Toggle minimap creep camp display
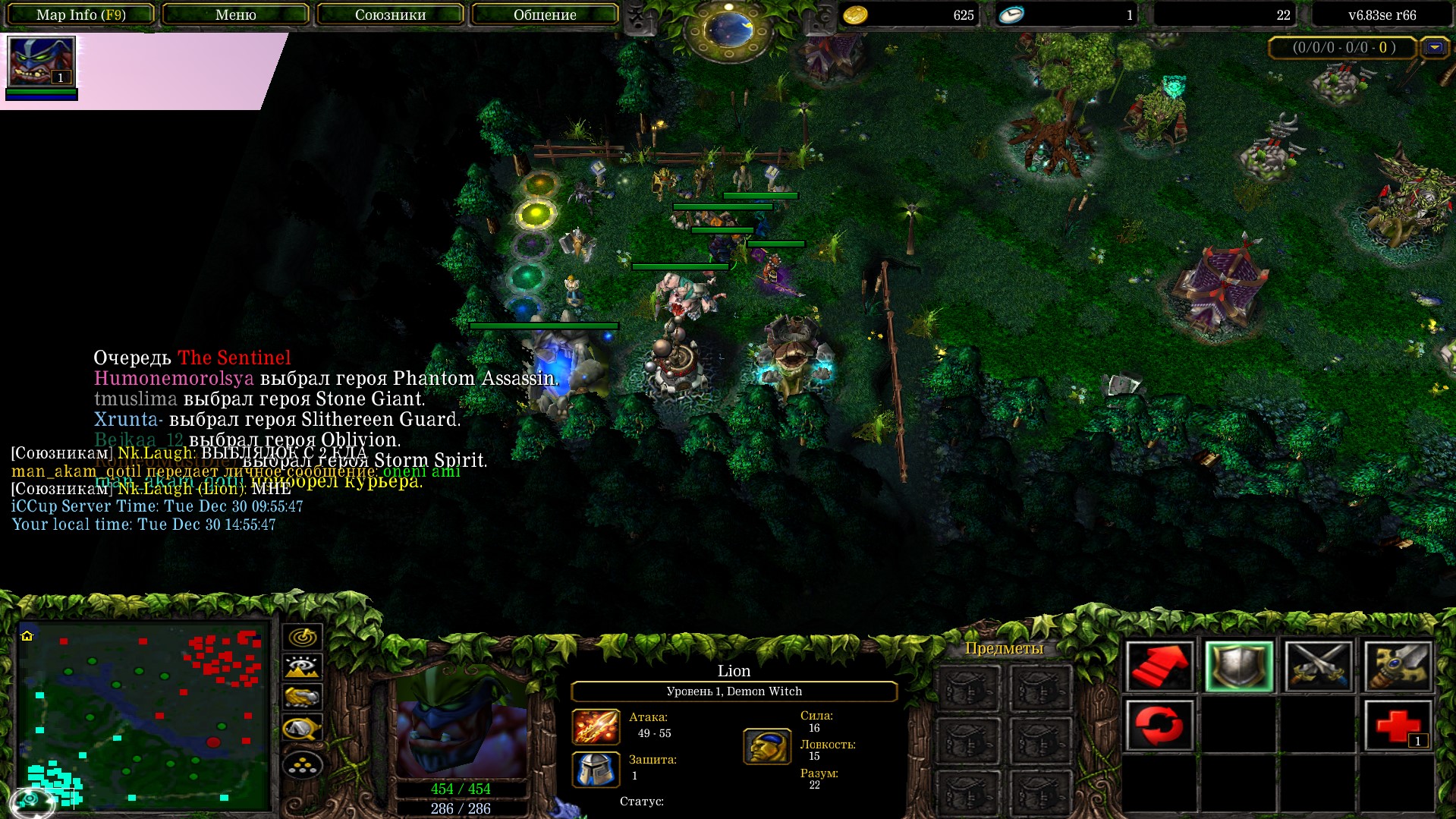The image size is (1456, 819). [302, 729]
